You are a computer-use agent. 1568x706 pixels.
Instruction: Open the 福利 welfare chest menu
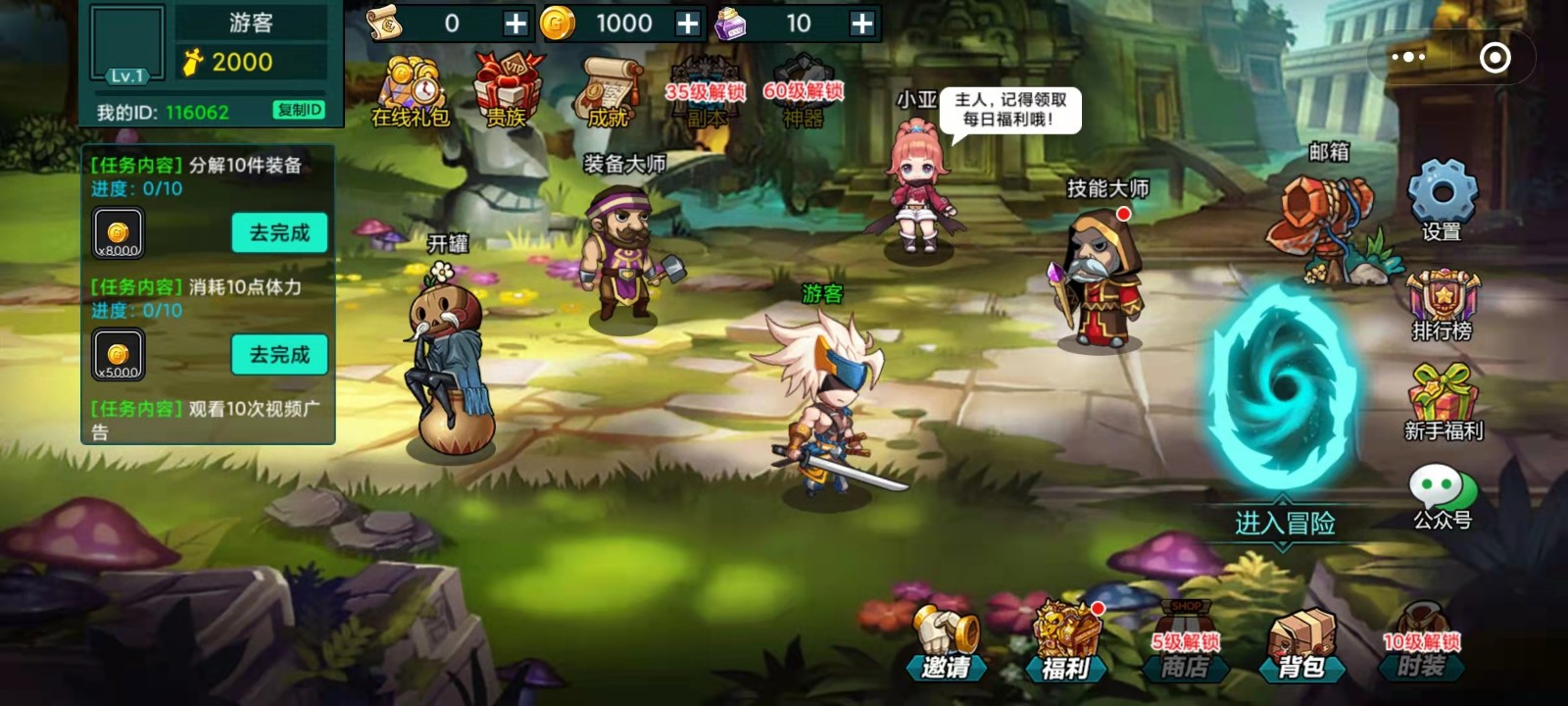click(1065, 644)
